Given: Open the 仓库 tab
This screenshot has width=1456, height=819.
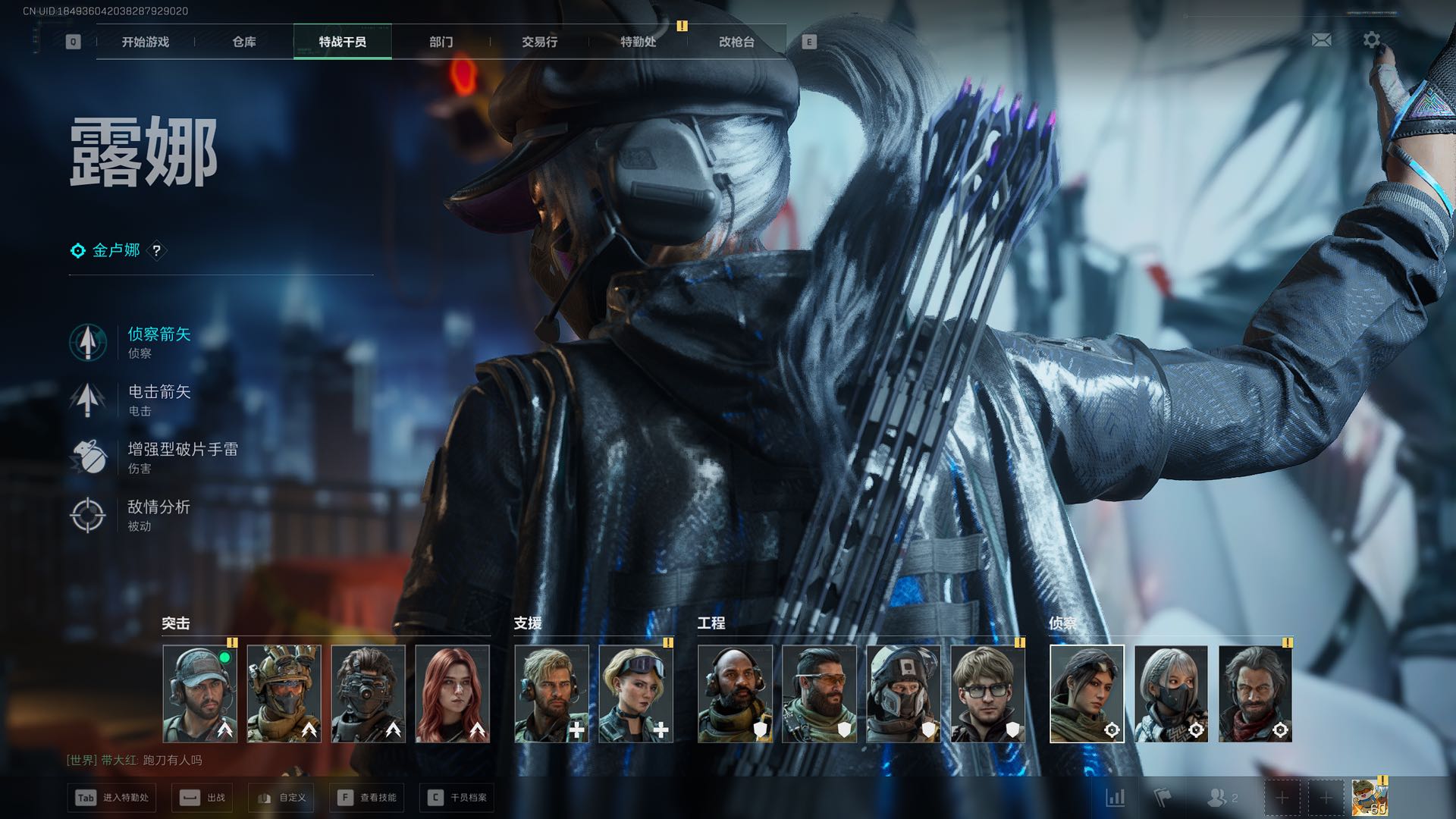Looking at the screenshot, I should 243,42.
